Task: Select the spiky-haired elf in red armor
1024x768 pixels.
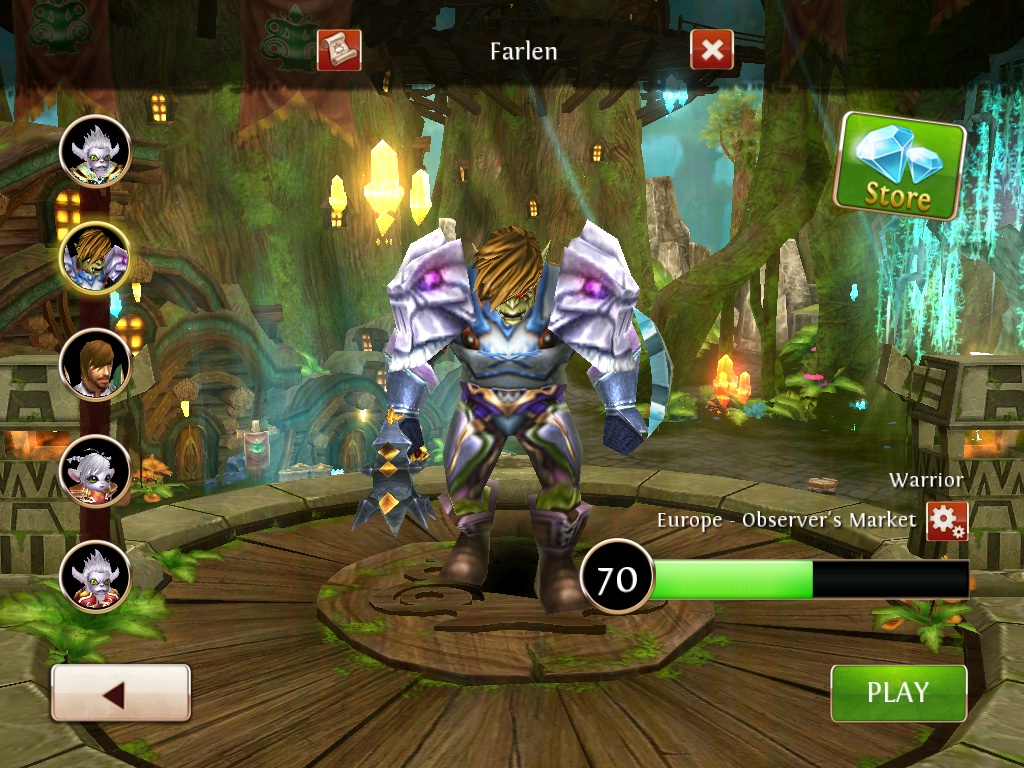Action: (x=95, y=576)
